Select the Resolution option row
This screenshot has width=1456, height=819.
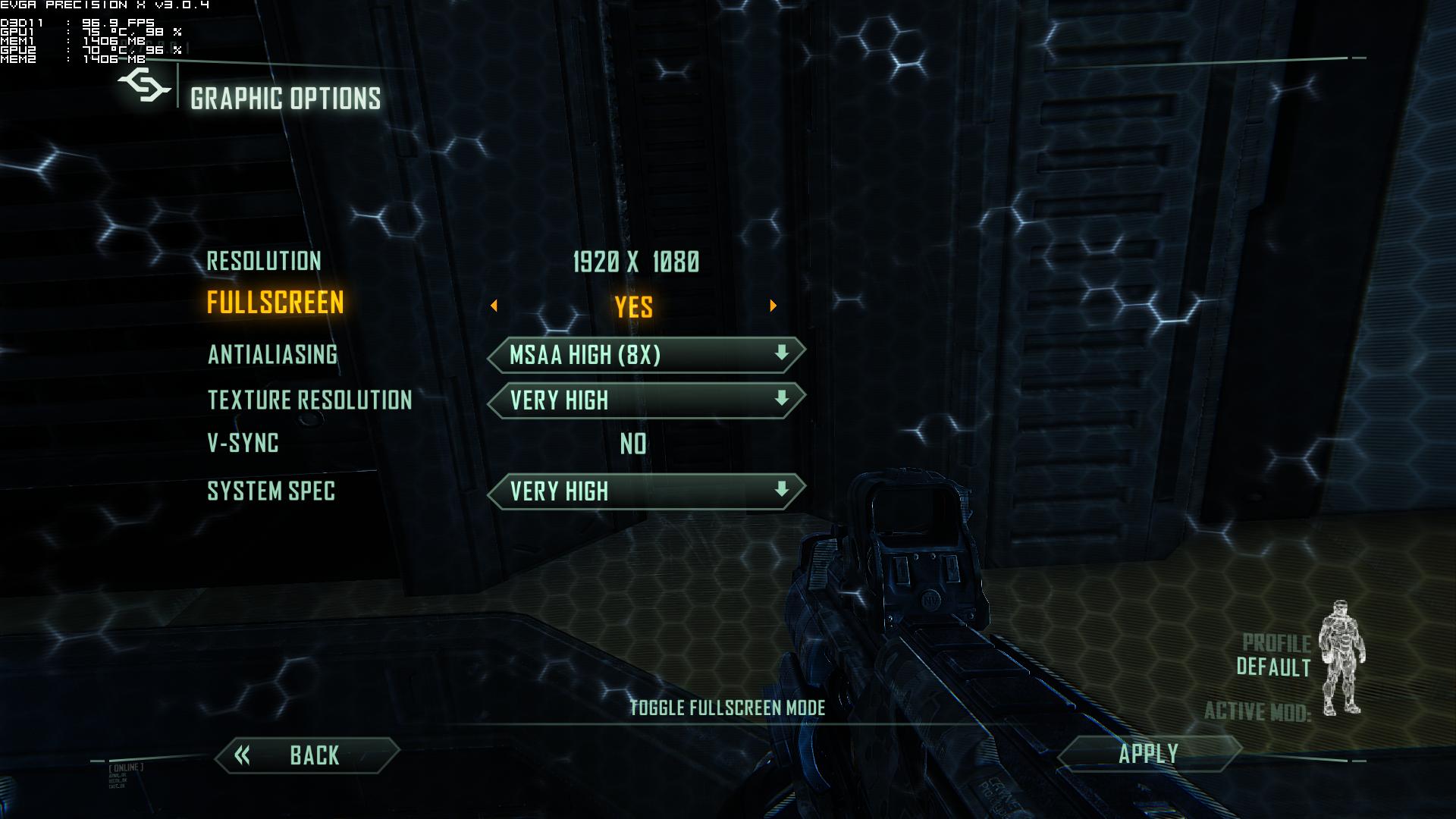(x=264, y=262)
